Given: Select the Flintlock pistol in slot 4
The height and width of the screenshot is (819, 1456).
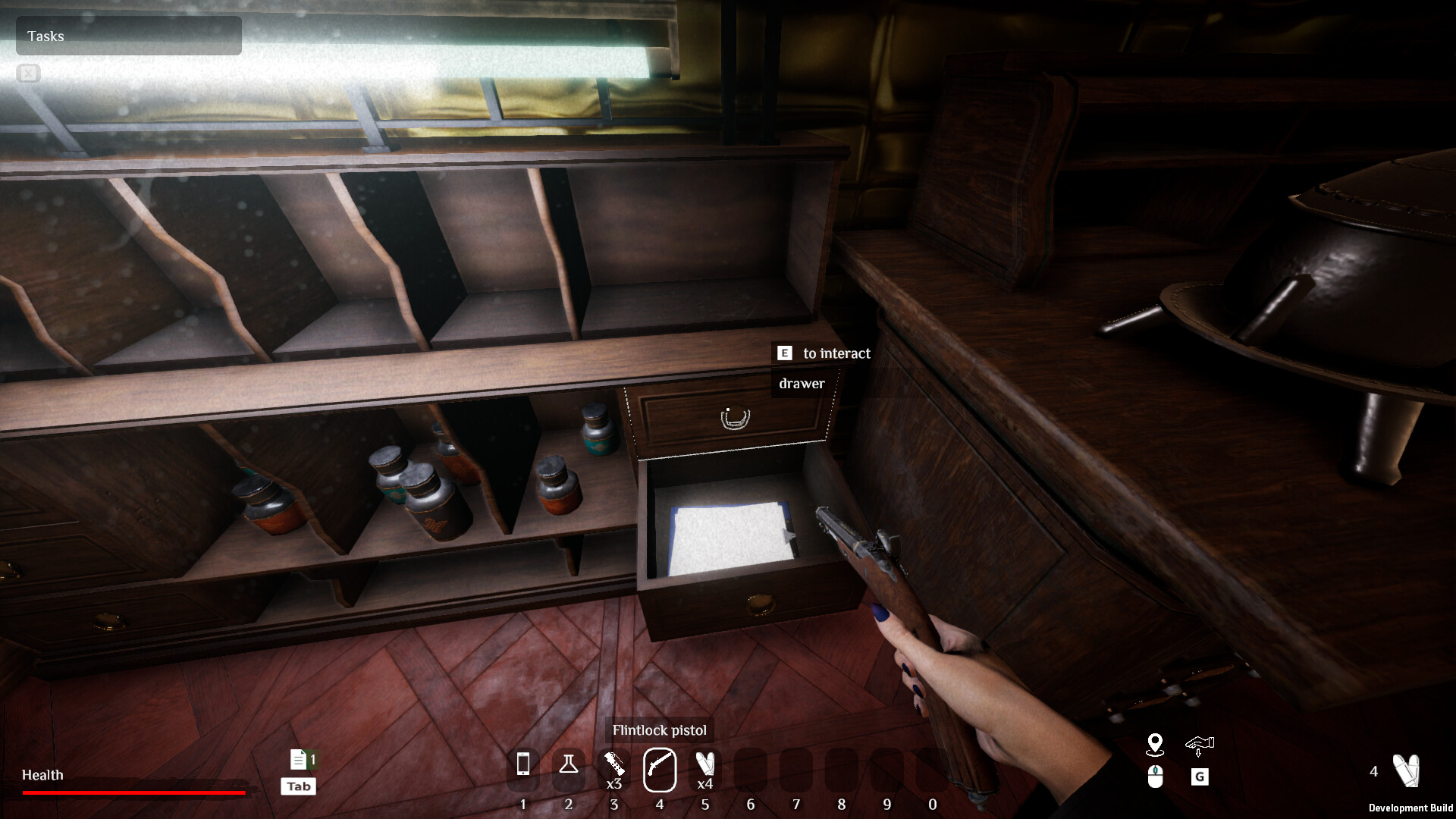Looking at the screenshot, I should click(x=660, y=767).
